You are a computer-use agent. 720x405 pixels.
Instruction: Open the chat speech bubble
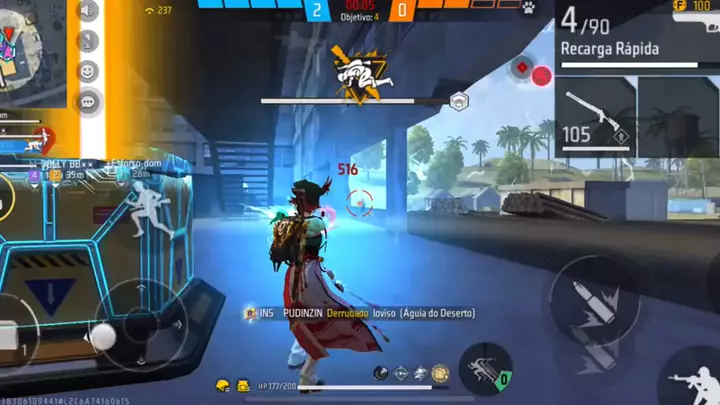pos(88,100)
